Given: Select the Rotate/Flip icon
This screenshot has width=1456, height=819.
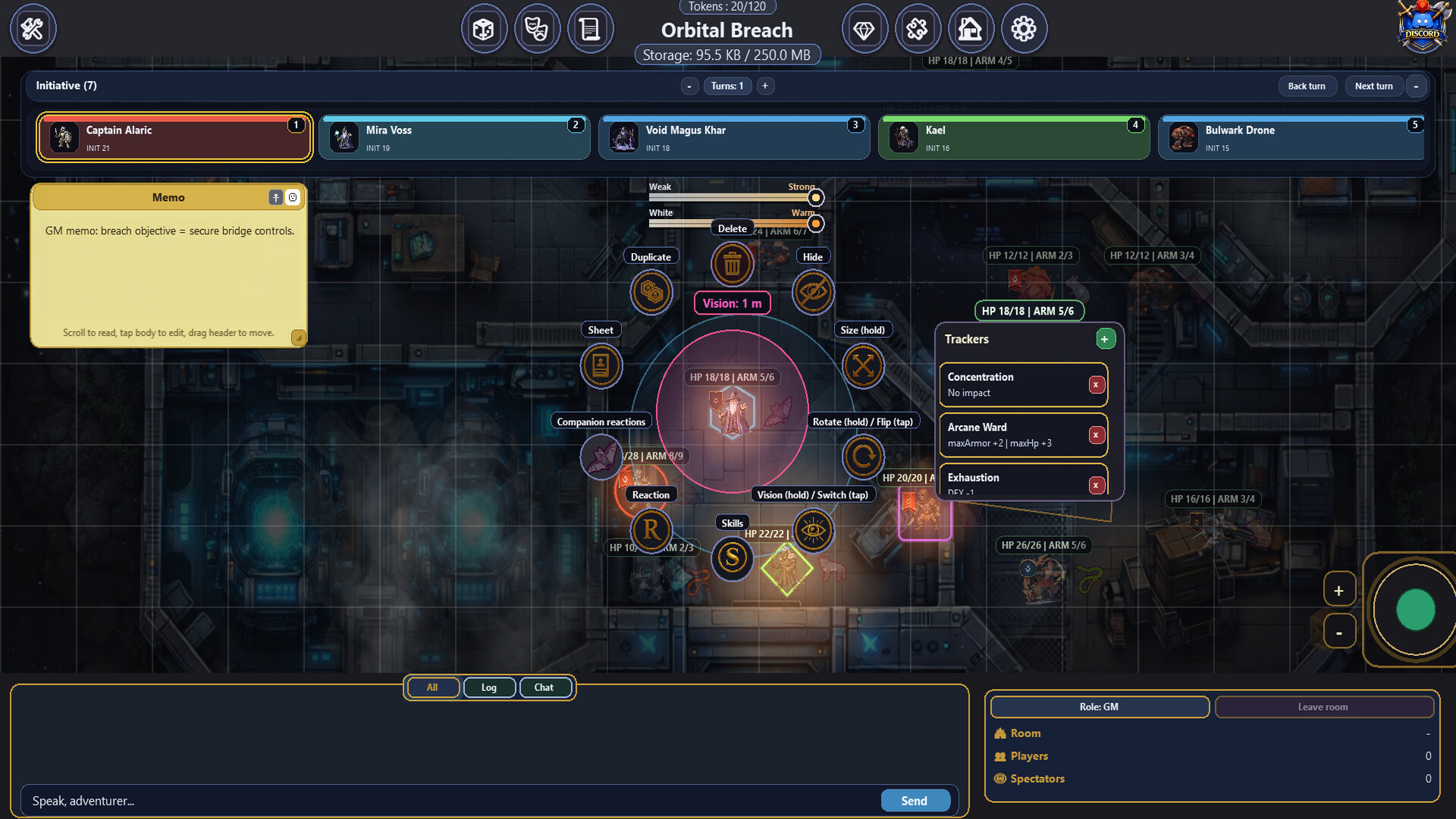Looking at the screenshot, I should (863, 457).
